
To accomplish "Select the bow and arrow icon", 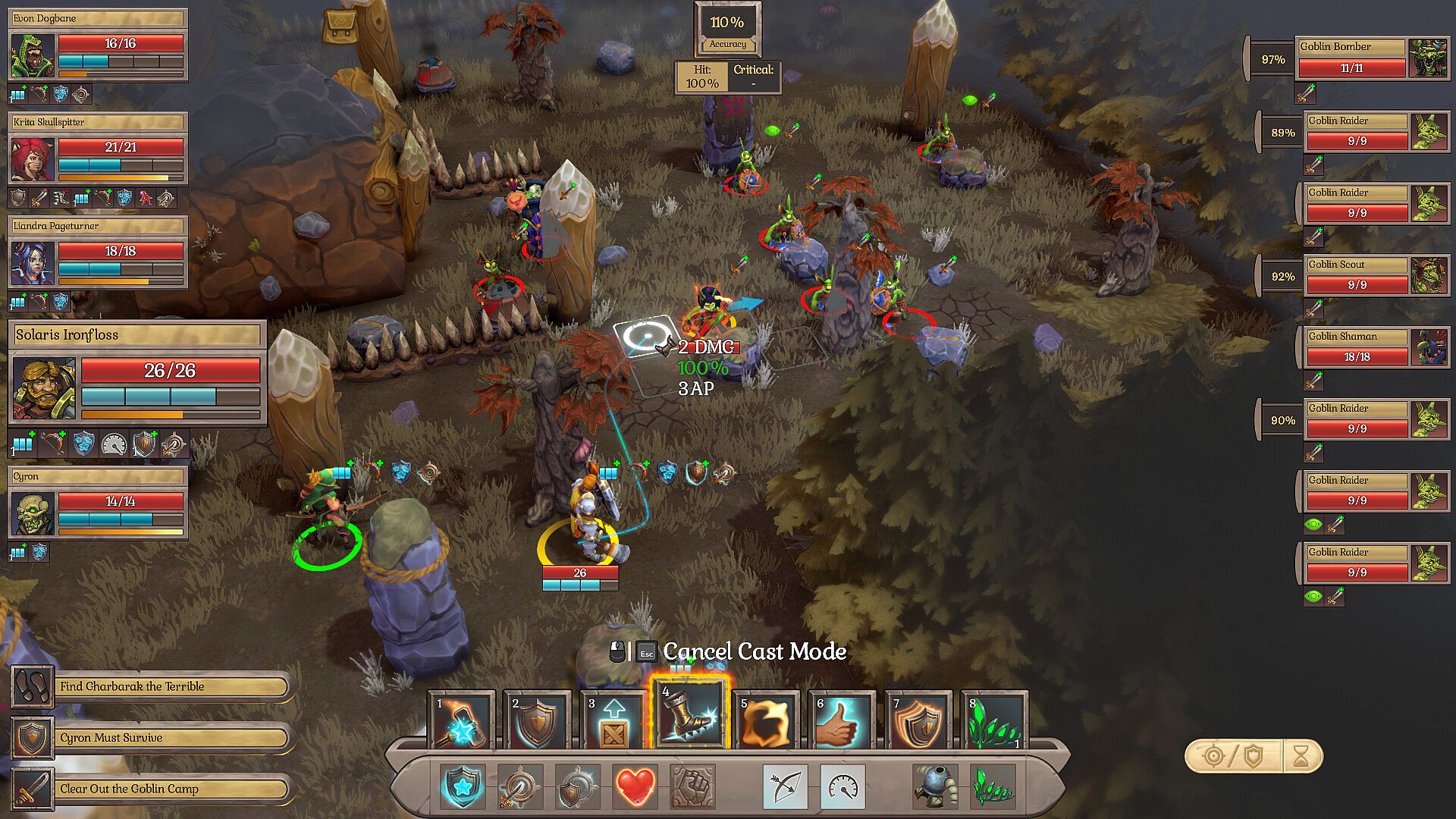I will pyautogui.click(x=785, y=786).
